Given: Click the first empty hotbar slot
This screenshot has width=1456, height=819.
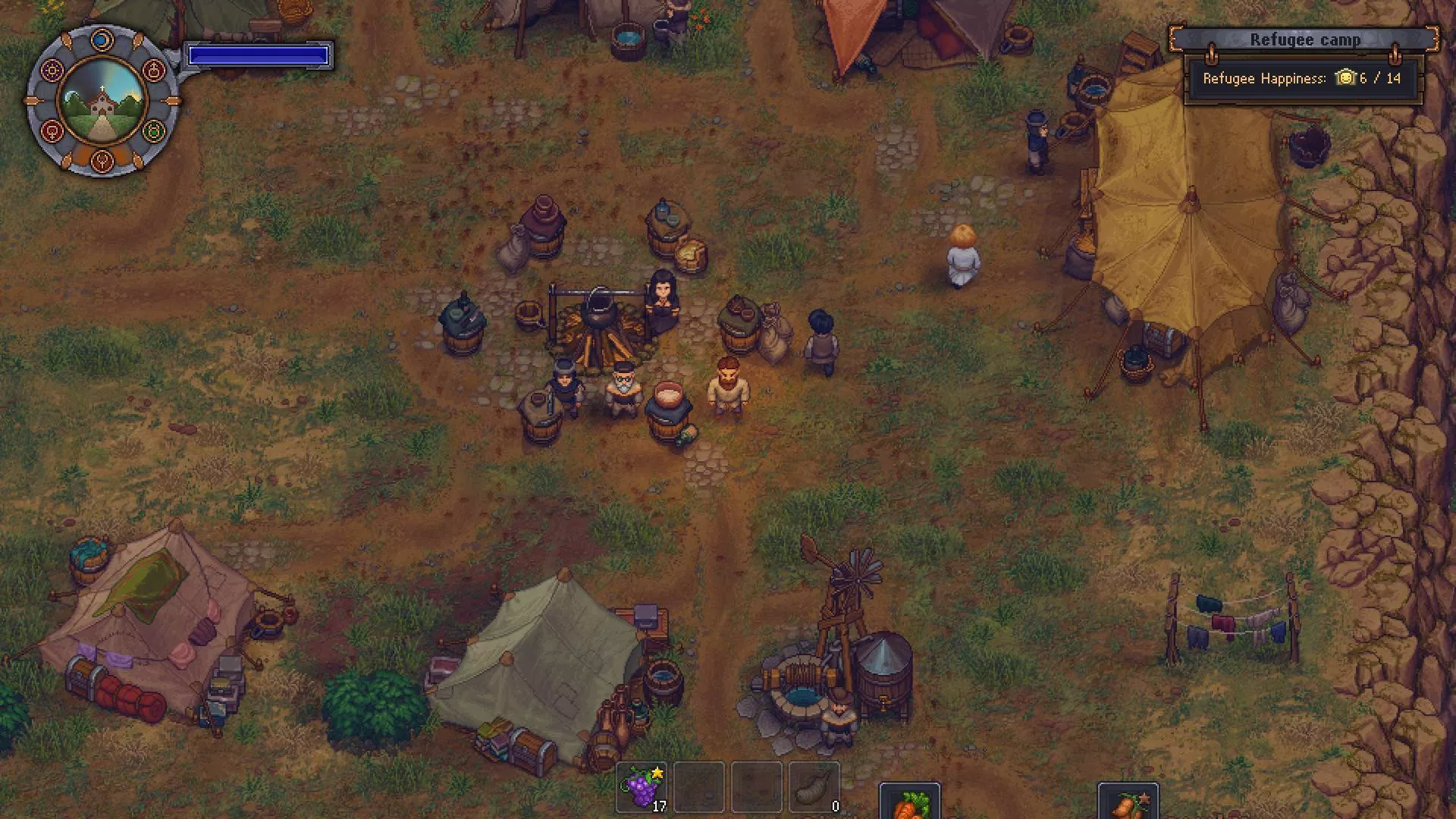Looking at the screenshot, I should pos(698,789).
